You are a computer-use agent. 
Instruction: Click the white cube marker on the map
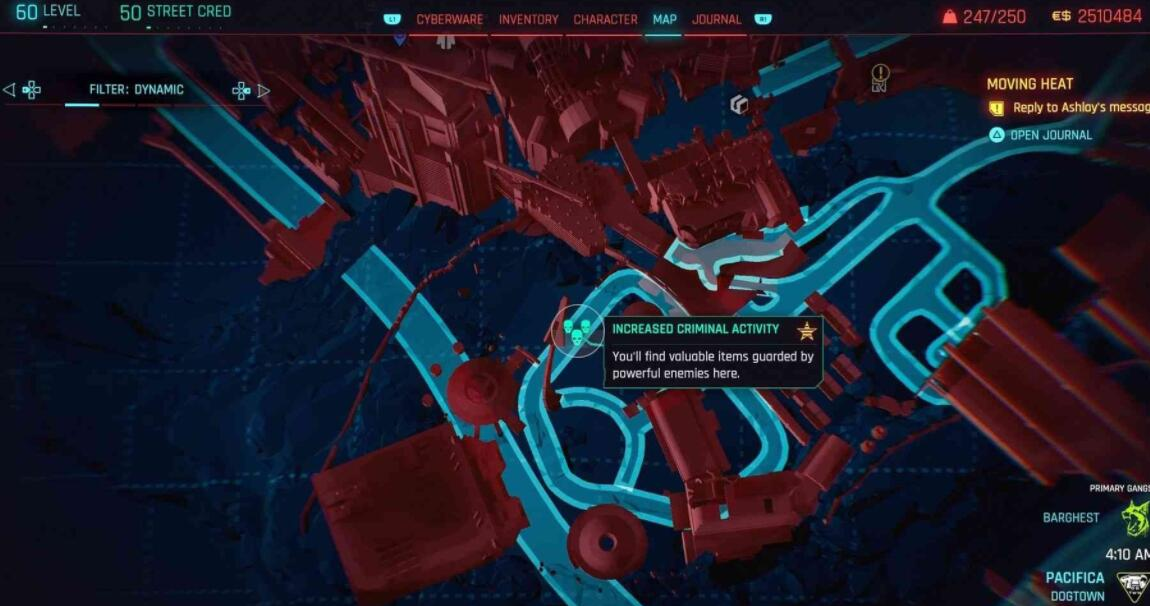(x=739, y=104)
